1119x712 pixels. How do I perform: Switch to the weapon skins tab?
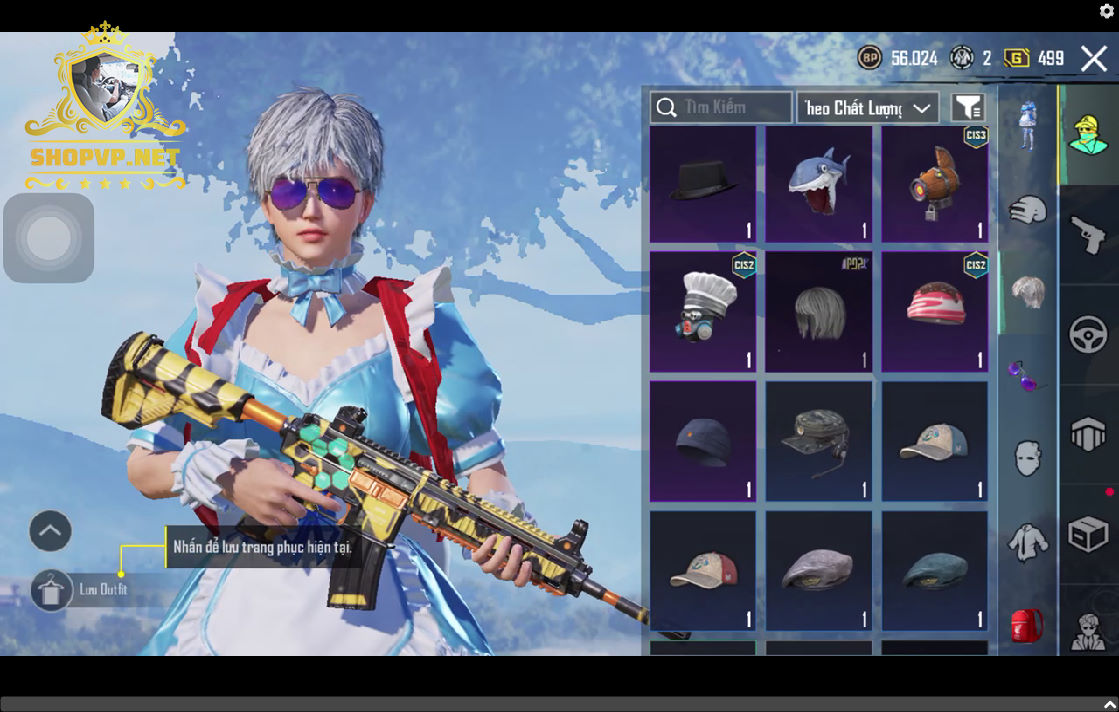(1088, 235)
